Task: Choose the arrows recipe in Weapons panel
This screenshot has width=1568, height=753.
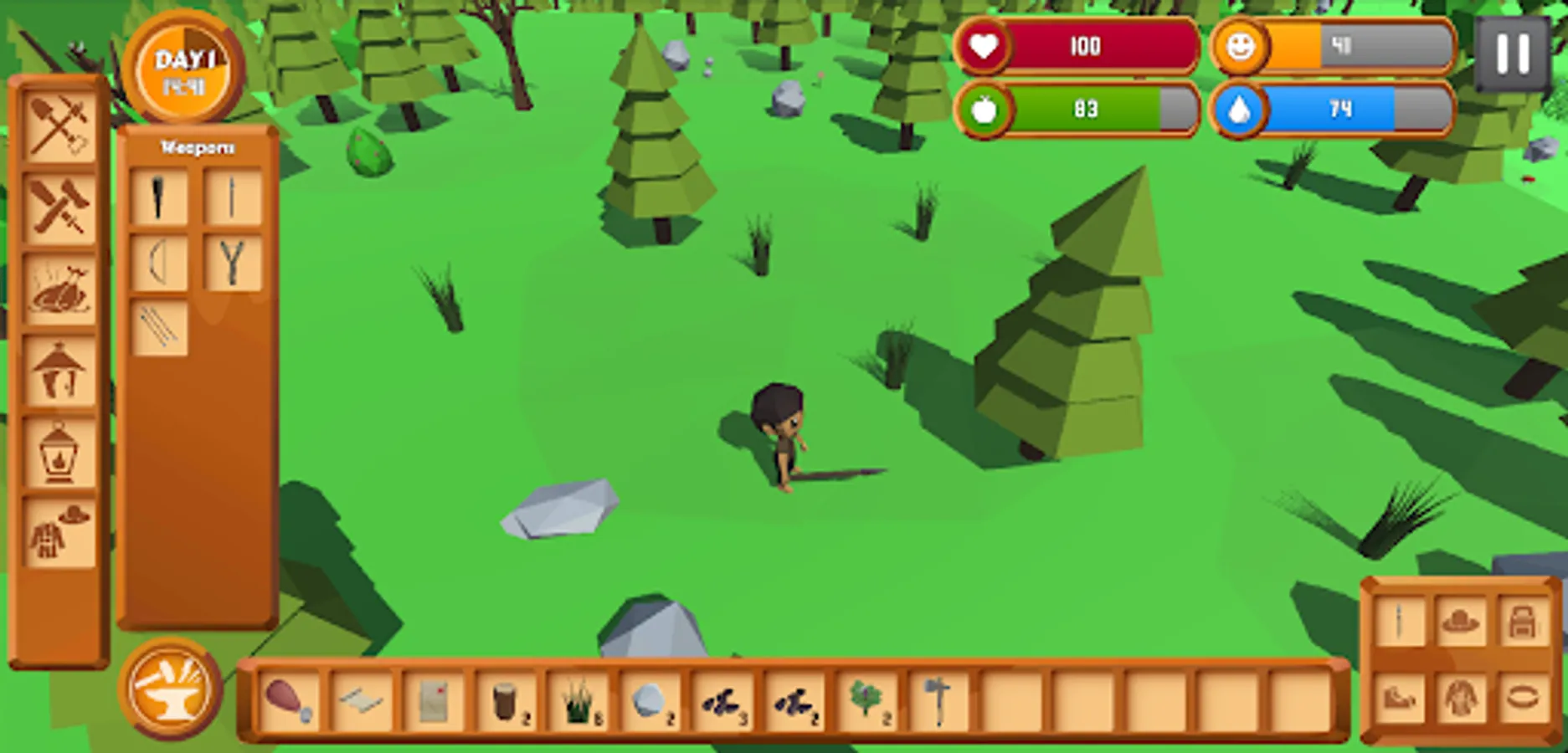Action: (160, 326)
